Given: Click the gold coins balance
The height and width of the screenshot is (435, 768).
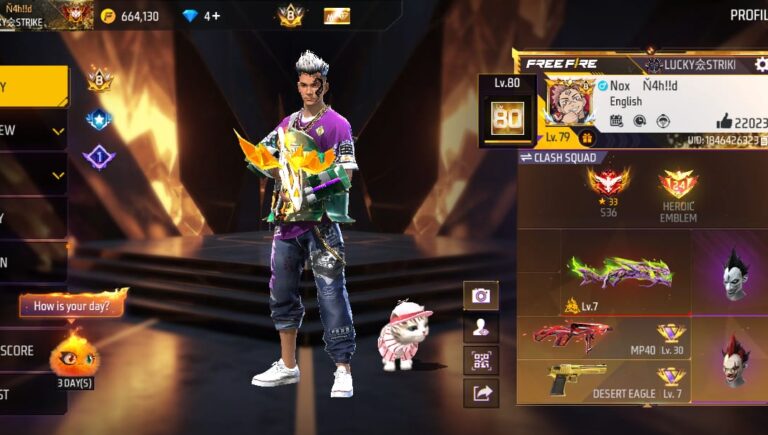Looking at the screenshot, I should coord(130,16).
